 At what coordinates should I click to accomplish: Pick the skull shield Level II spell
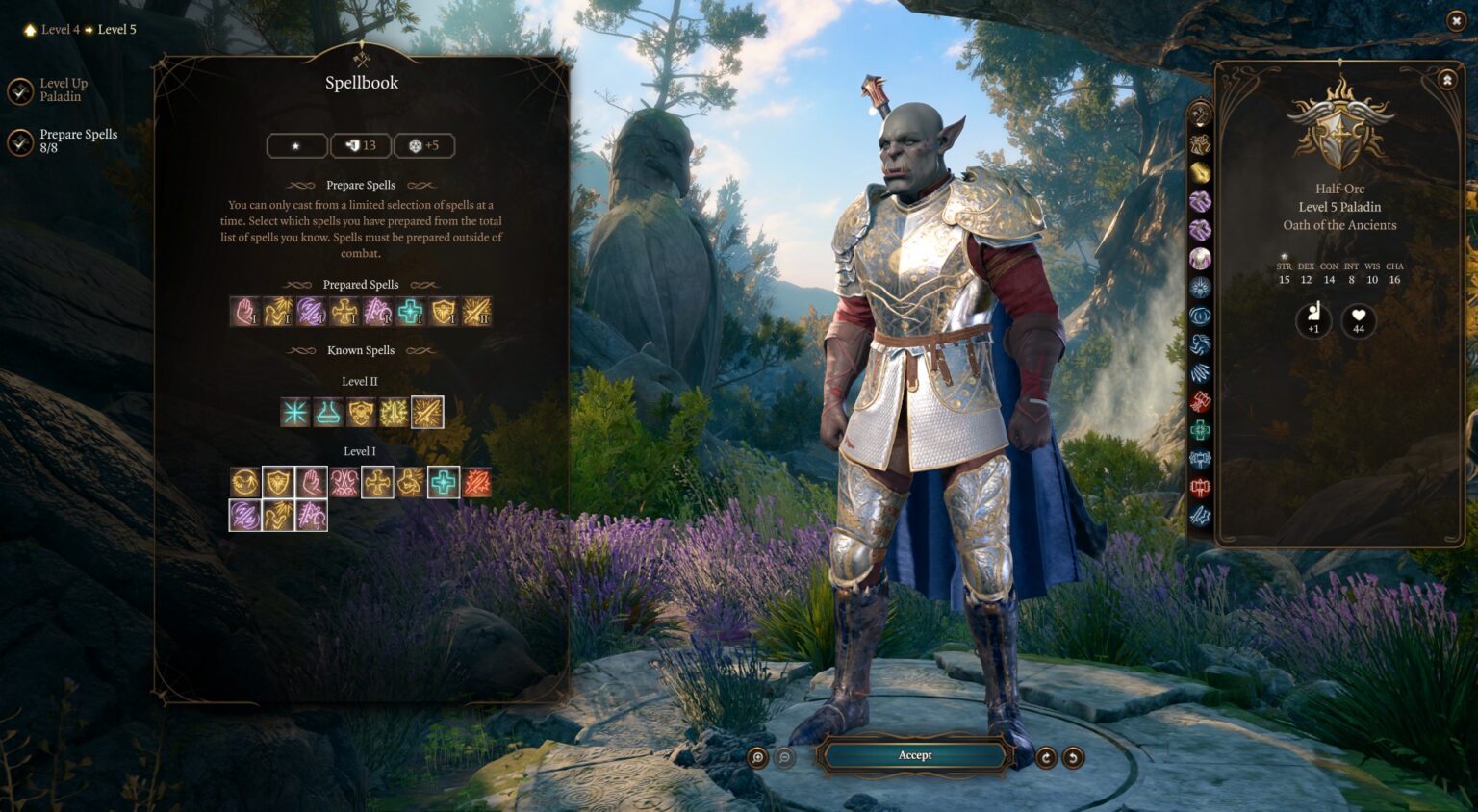(x=361, y=413)
